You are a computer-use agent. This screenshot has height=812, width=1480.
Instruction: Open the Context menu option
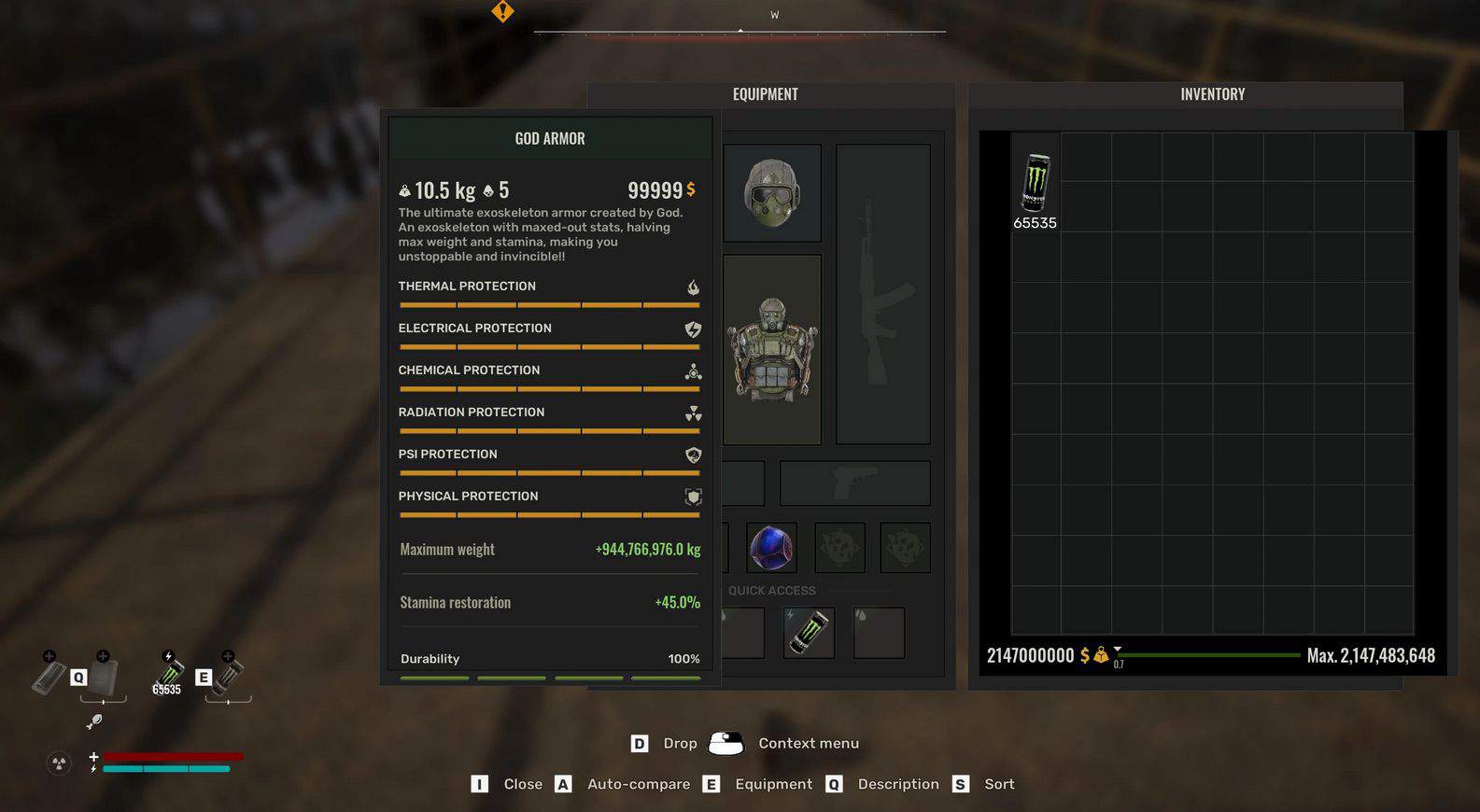(808, 743)
